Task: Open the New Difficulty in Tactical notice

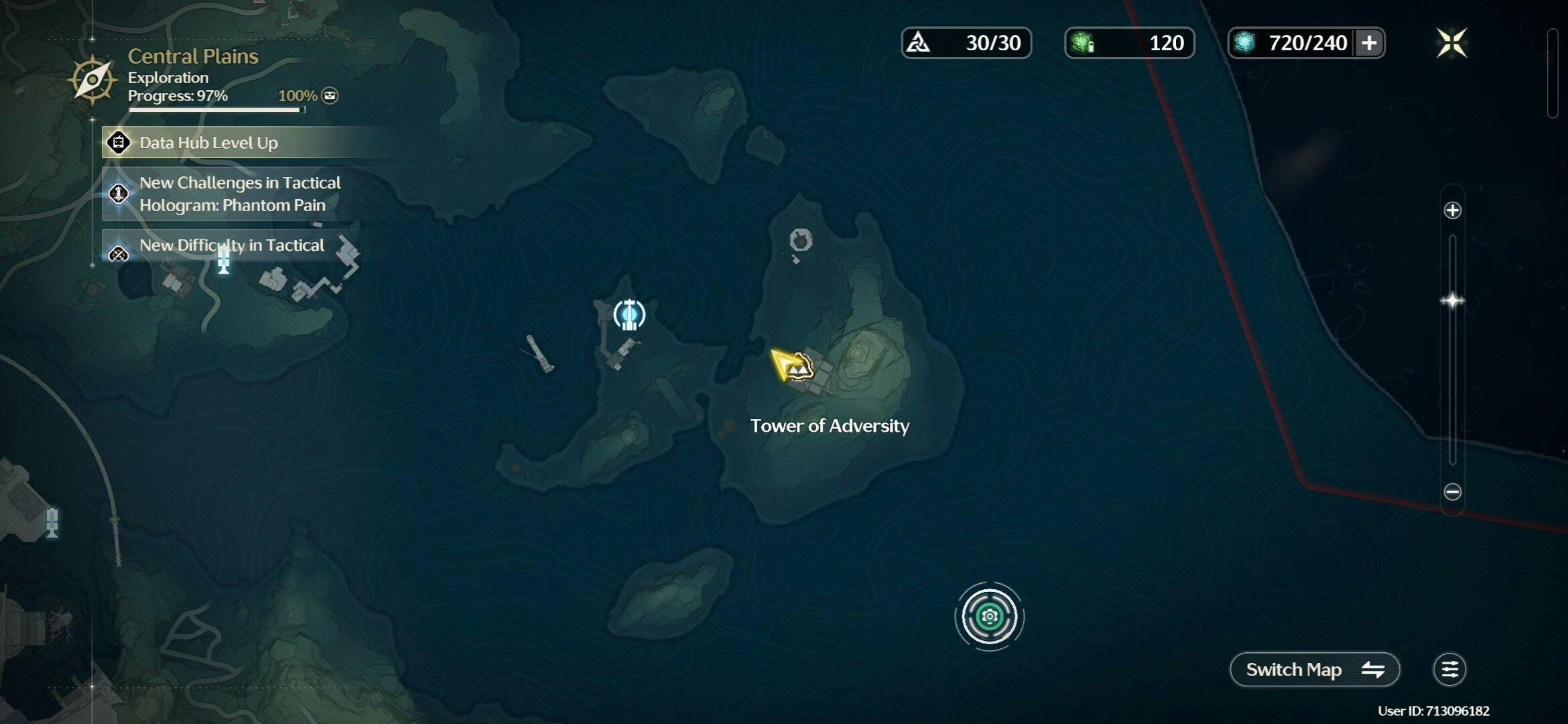Action: pos(231,245)
